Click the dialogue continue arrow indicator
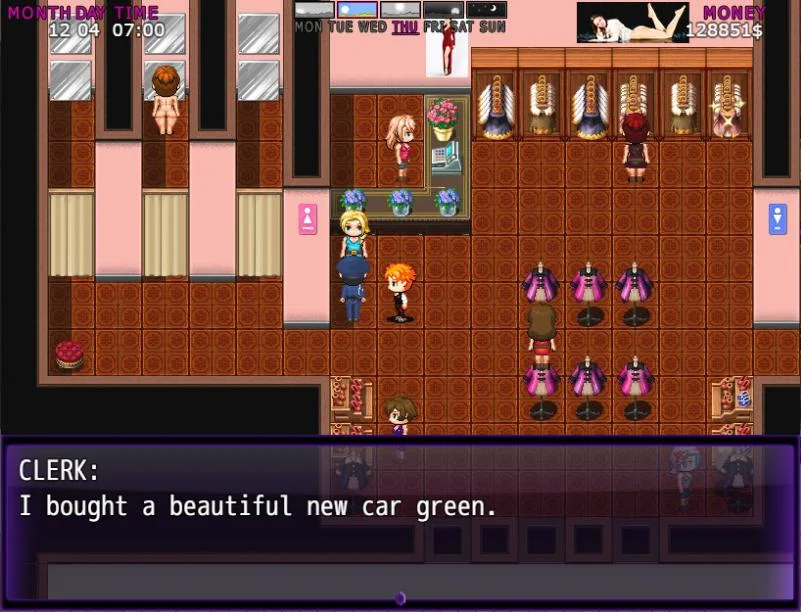 point(400,598)
